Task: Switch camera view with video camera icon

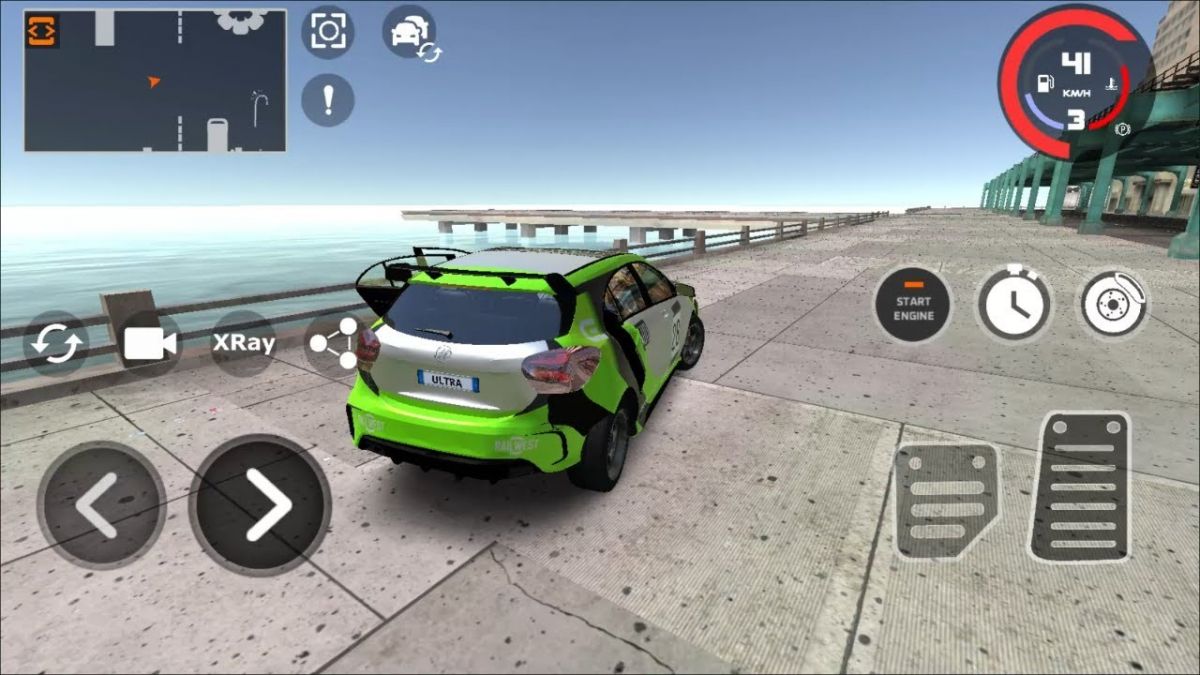Action: (x=150, y=344)
